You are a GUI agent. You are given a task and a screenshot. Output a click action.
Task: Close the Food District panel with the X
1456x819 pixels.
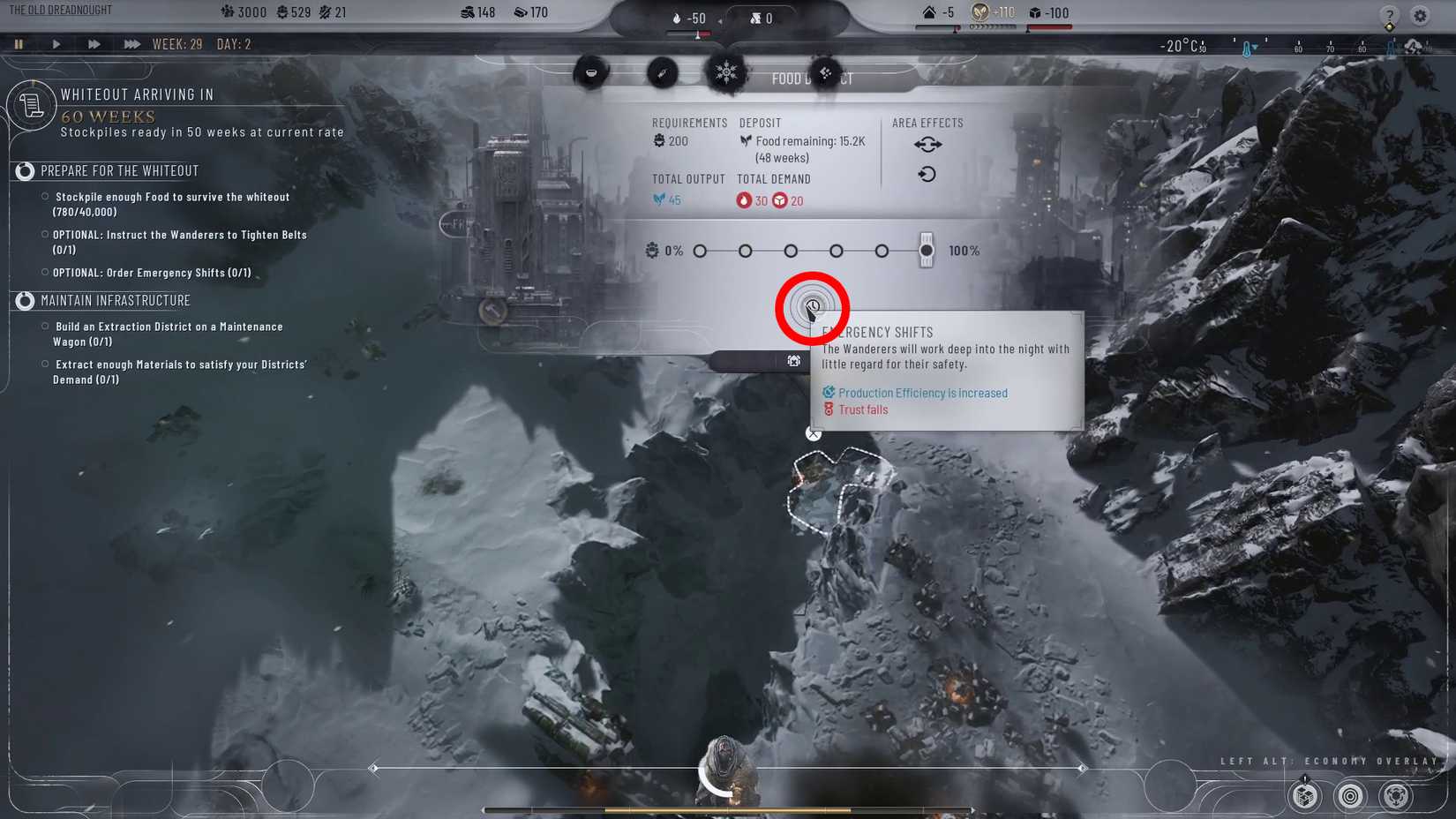(x=813, y=433)
